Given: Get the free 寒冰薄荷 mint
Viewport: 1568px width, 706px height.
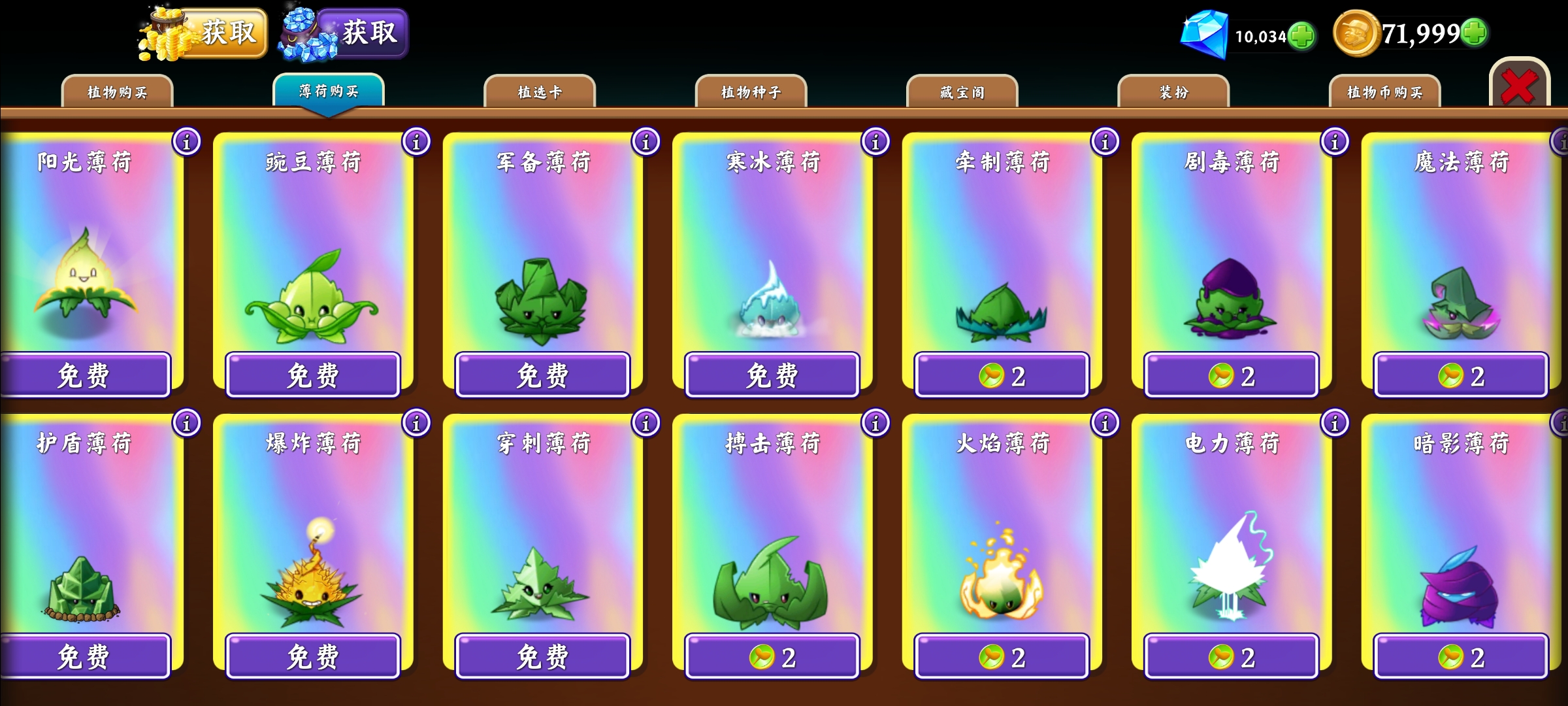Looking at the screenshot, I should click(772, 375).
